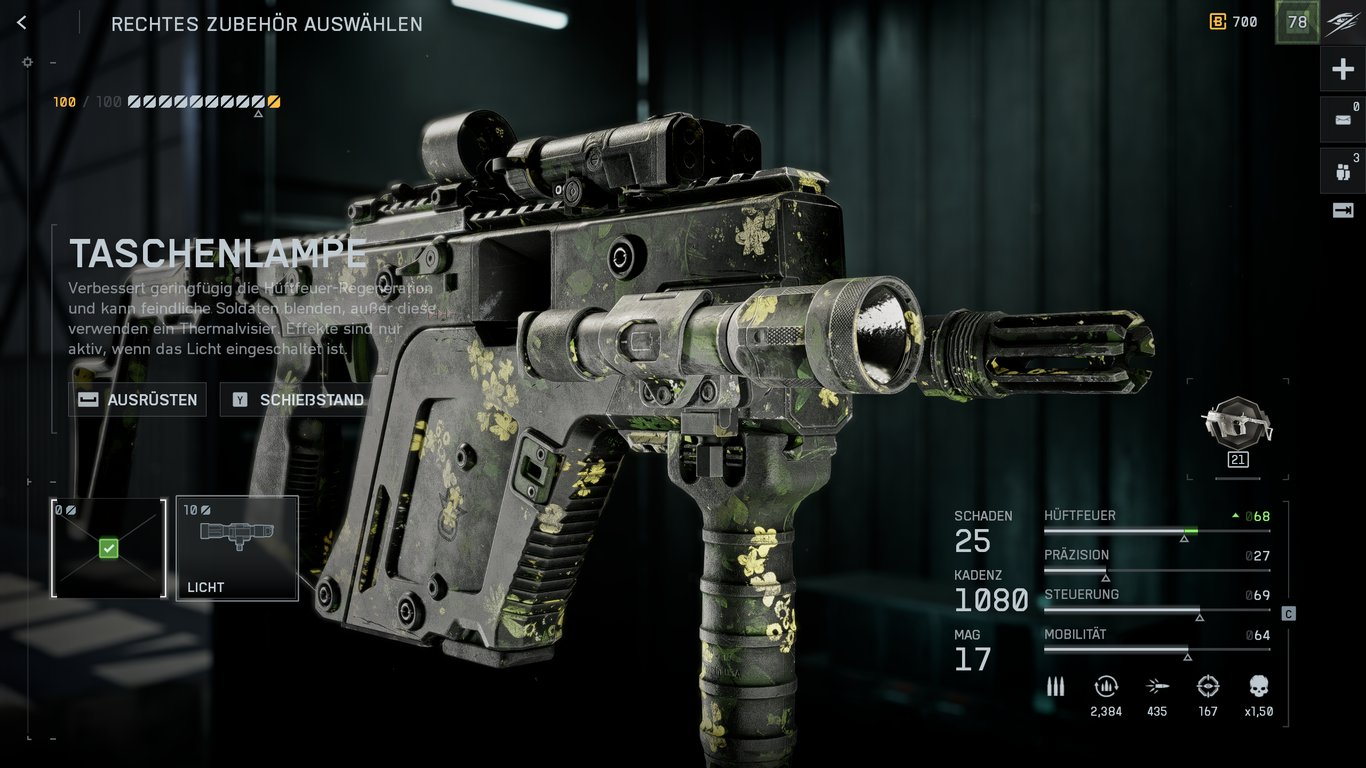
Task: Click the small gear icon at left
Action: pos(27,62)
